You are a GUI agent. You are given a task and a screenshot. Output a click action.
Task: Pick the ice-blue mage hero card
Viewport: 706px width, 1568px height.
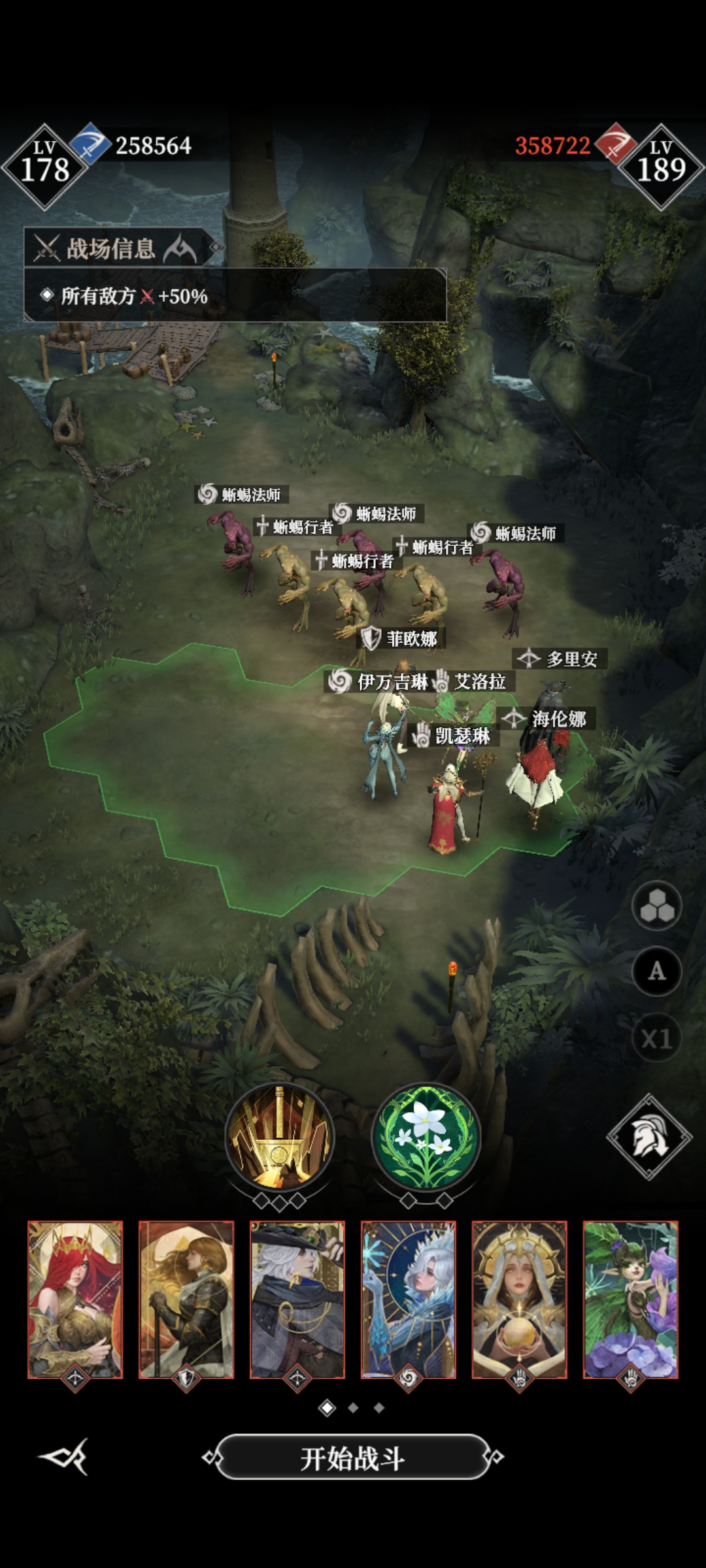[409, 1299]
